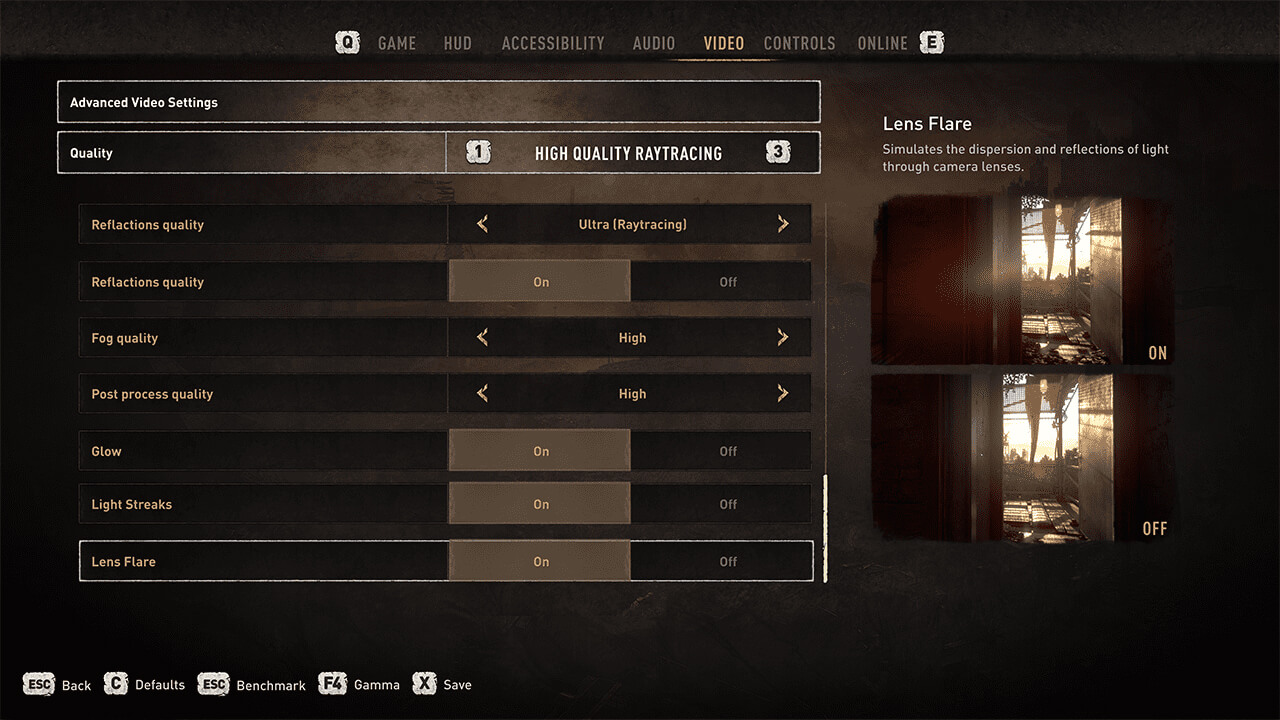Open the HUD settings tab

pos(457,43)
